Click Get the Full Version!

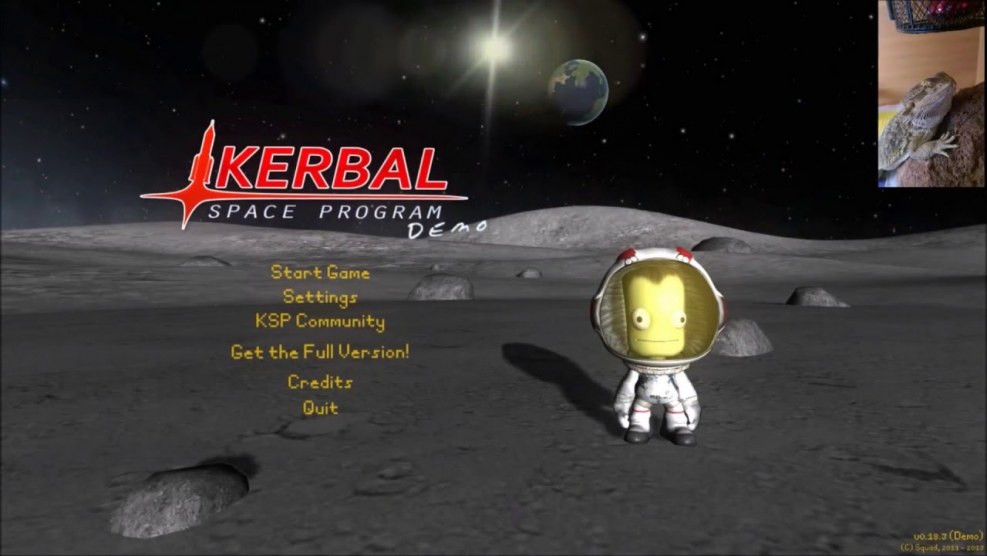320,352
